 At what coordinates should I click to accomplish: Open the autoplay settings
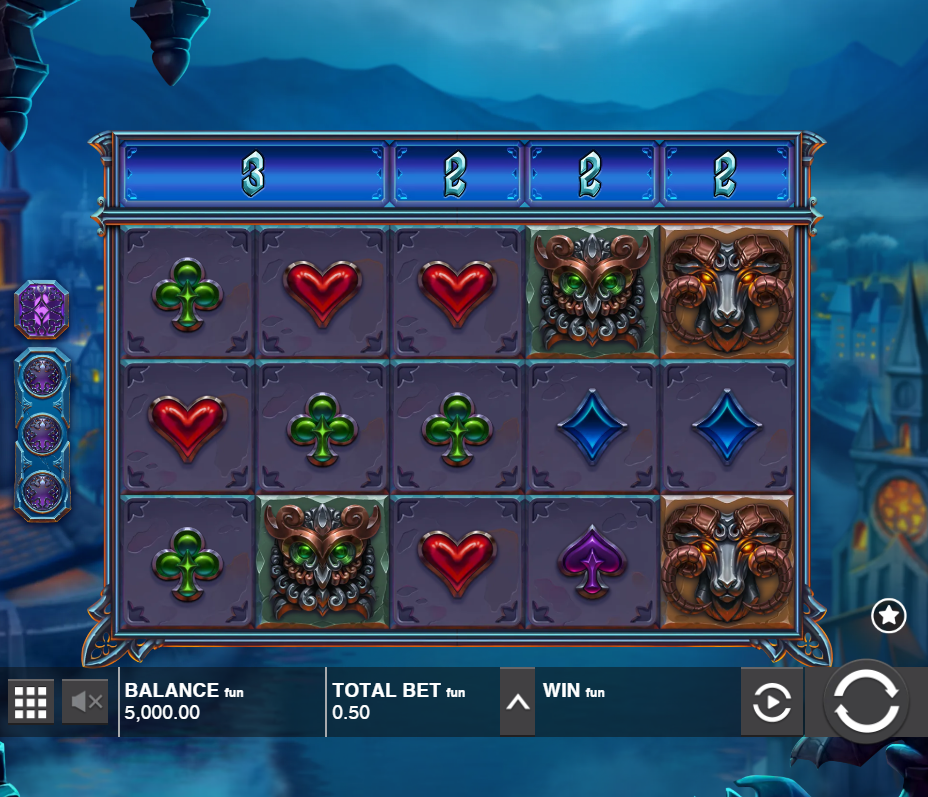(771, 702)
